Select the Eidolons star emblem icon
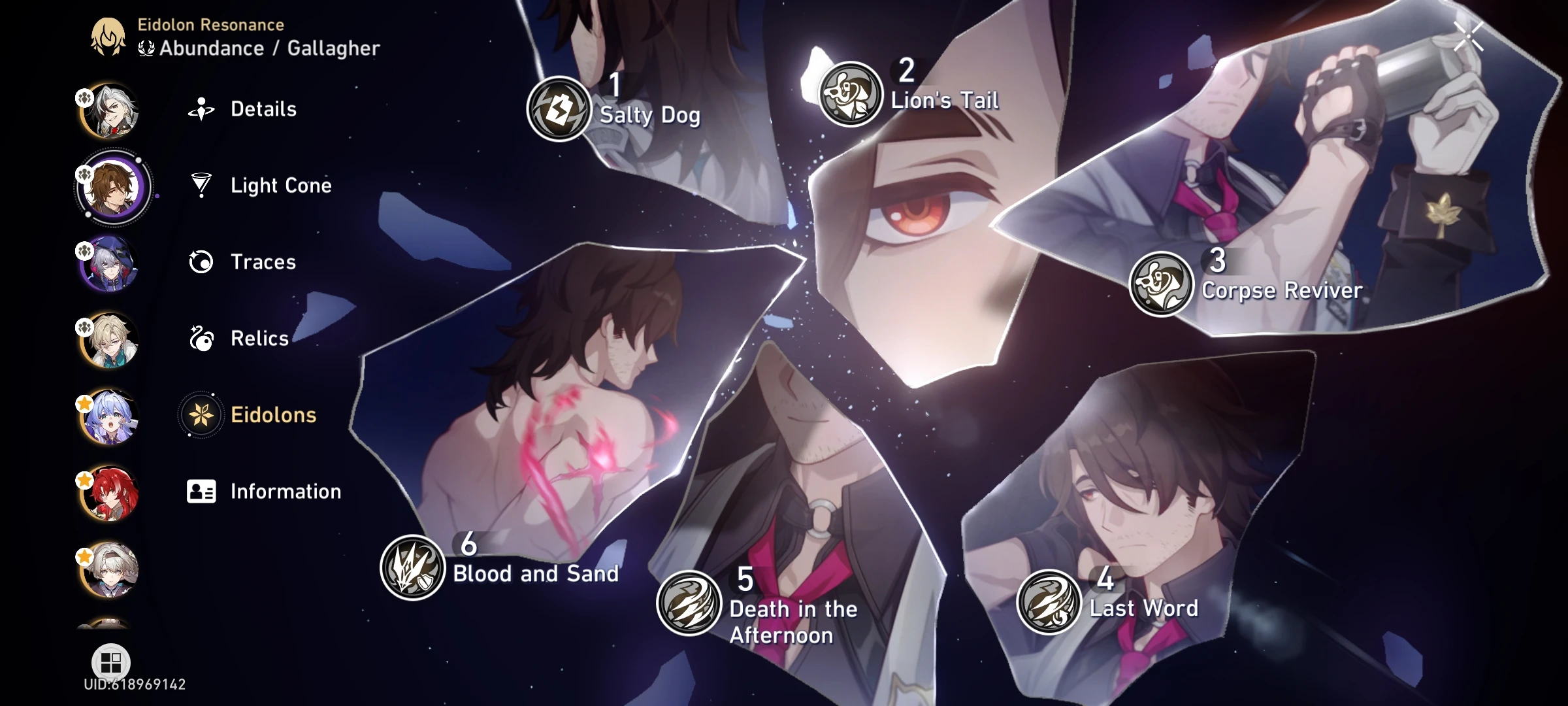Viewport: 1568px width, 706px height. point(202,415)
